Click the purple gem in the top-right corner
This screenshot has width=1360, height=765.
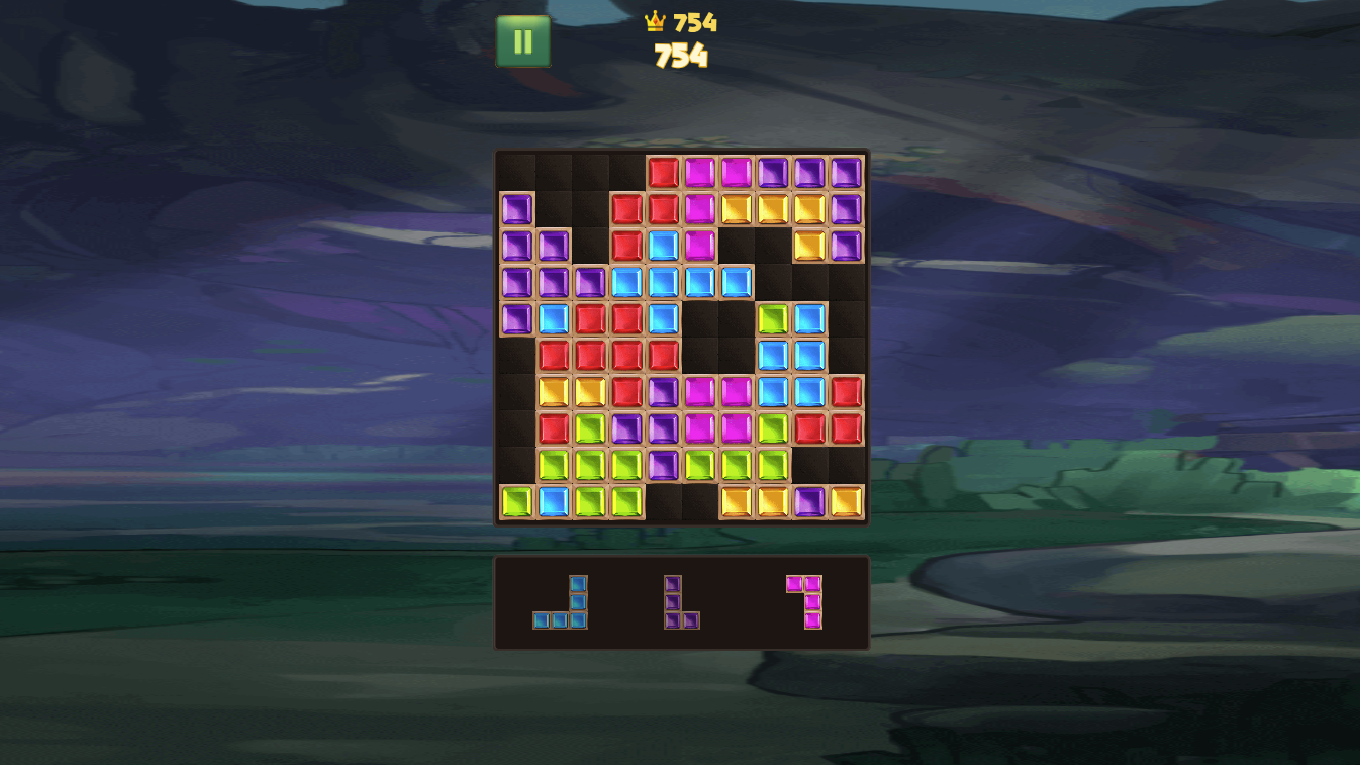pyautogui.click(x=845, y=171)
